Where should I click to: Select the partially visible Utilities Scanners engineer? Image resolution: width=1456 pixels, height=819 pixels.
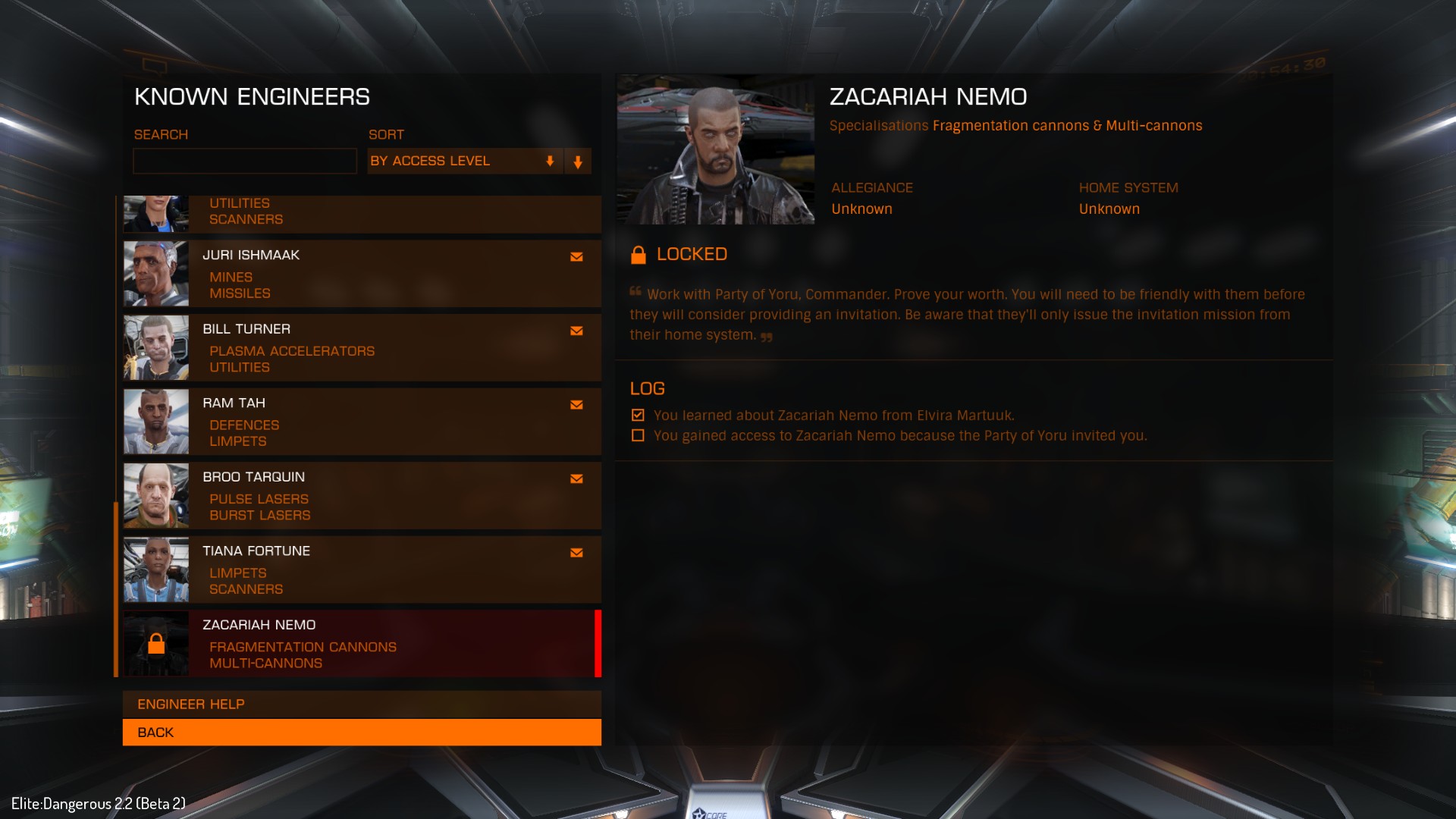(362, 213)
